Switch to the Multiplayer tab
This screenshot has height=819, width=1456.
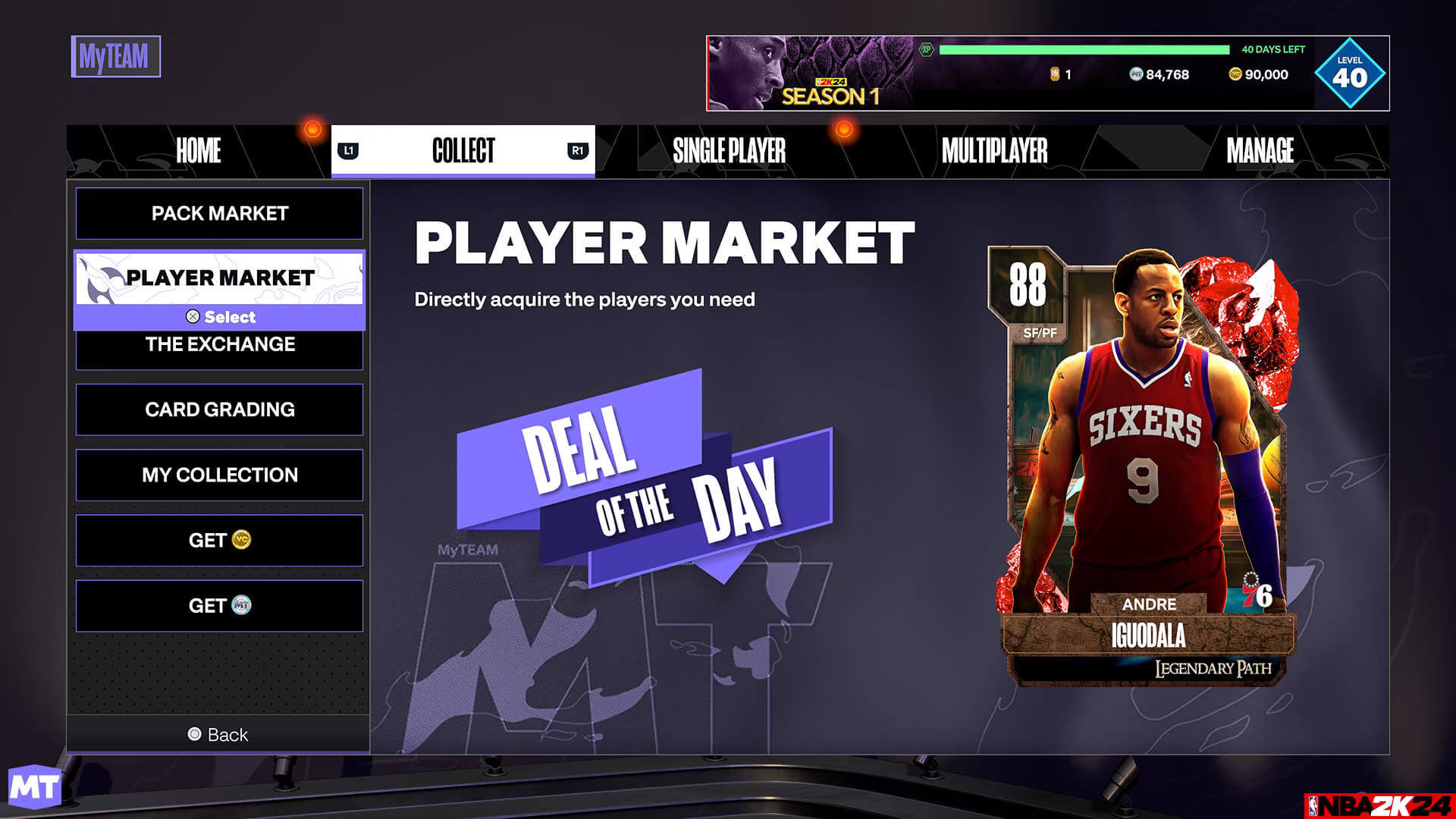click(995, 150)
